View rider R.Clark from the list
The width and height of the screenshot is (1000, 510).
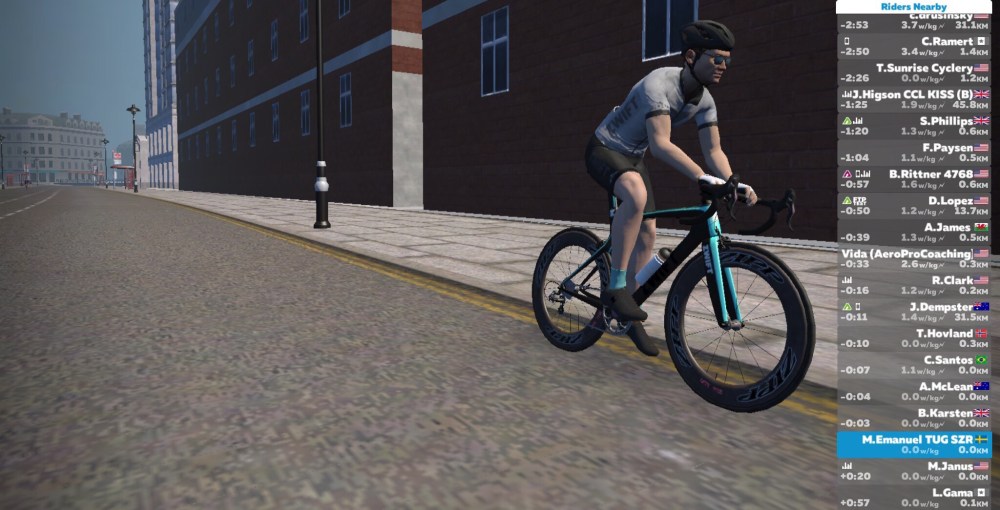tap(915, 285)
